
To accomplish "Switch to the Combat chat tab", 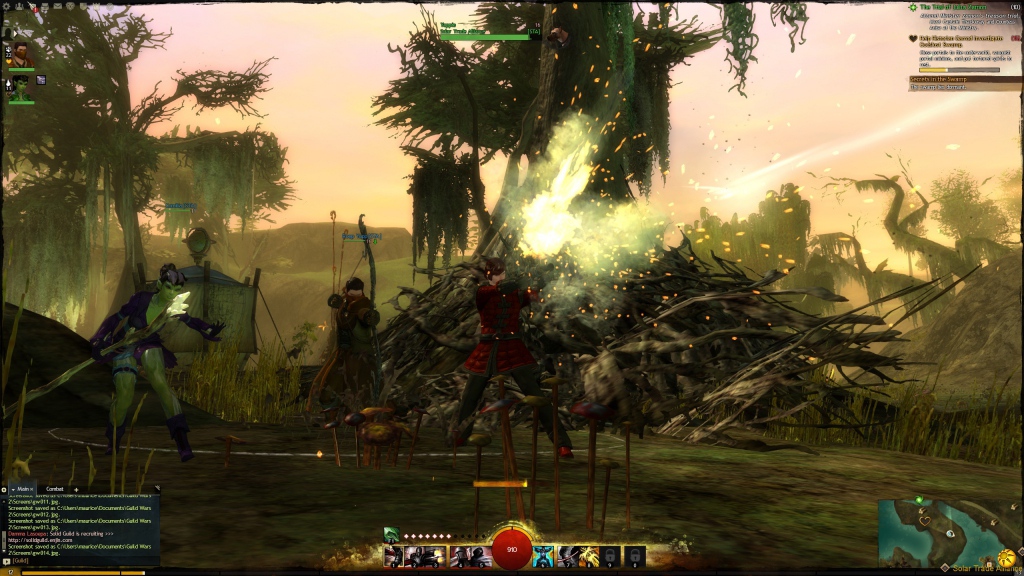I will (57, 489).
